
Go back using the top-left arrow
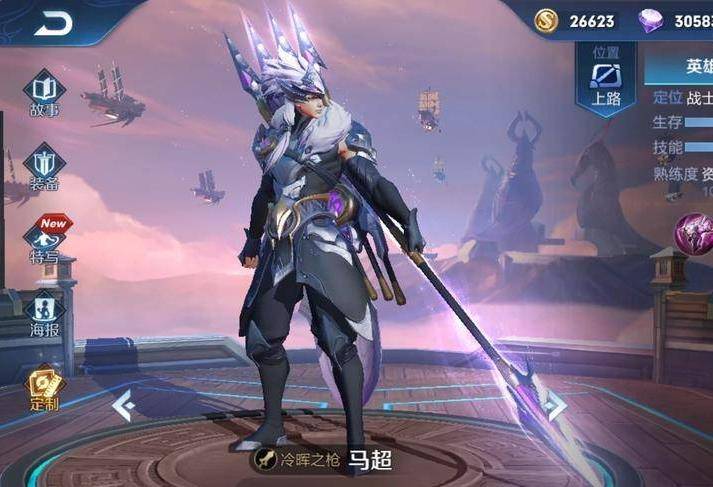52,23
